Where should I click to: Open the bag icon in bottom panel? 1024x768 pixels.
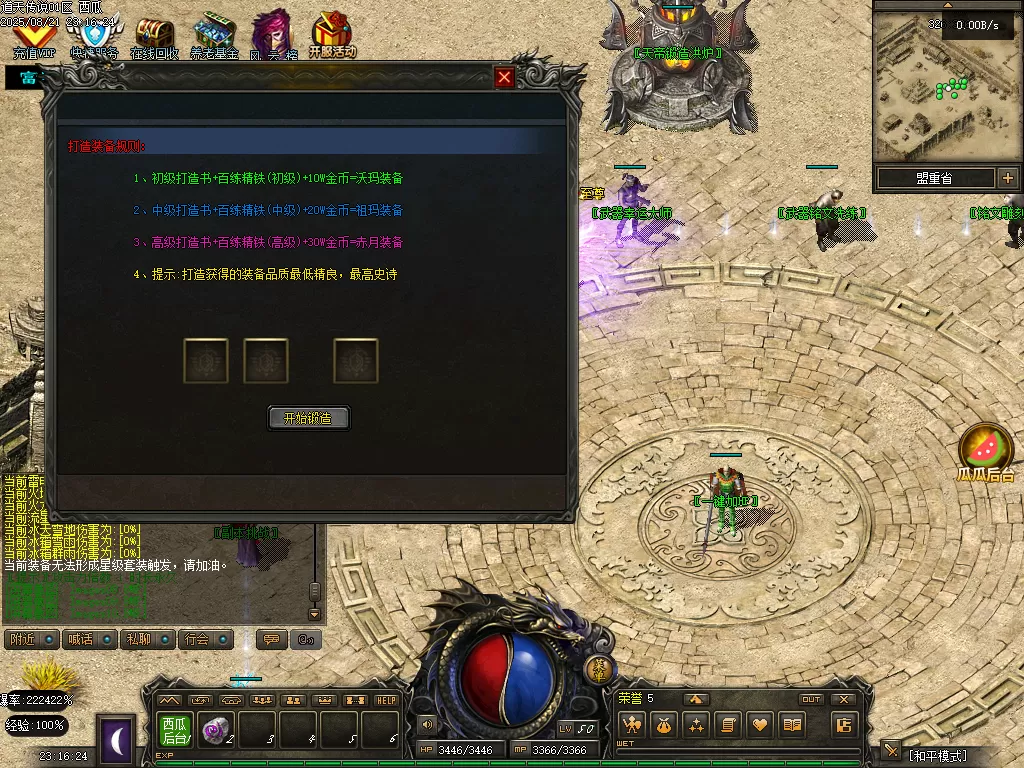click(663, 725)
